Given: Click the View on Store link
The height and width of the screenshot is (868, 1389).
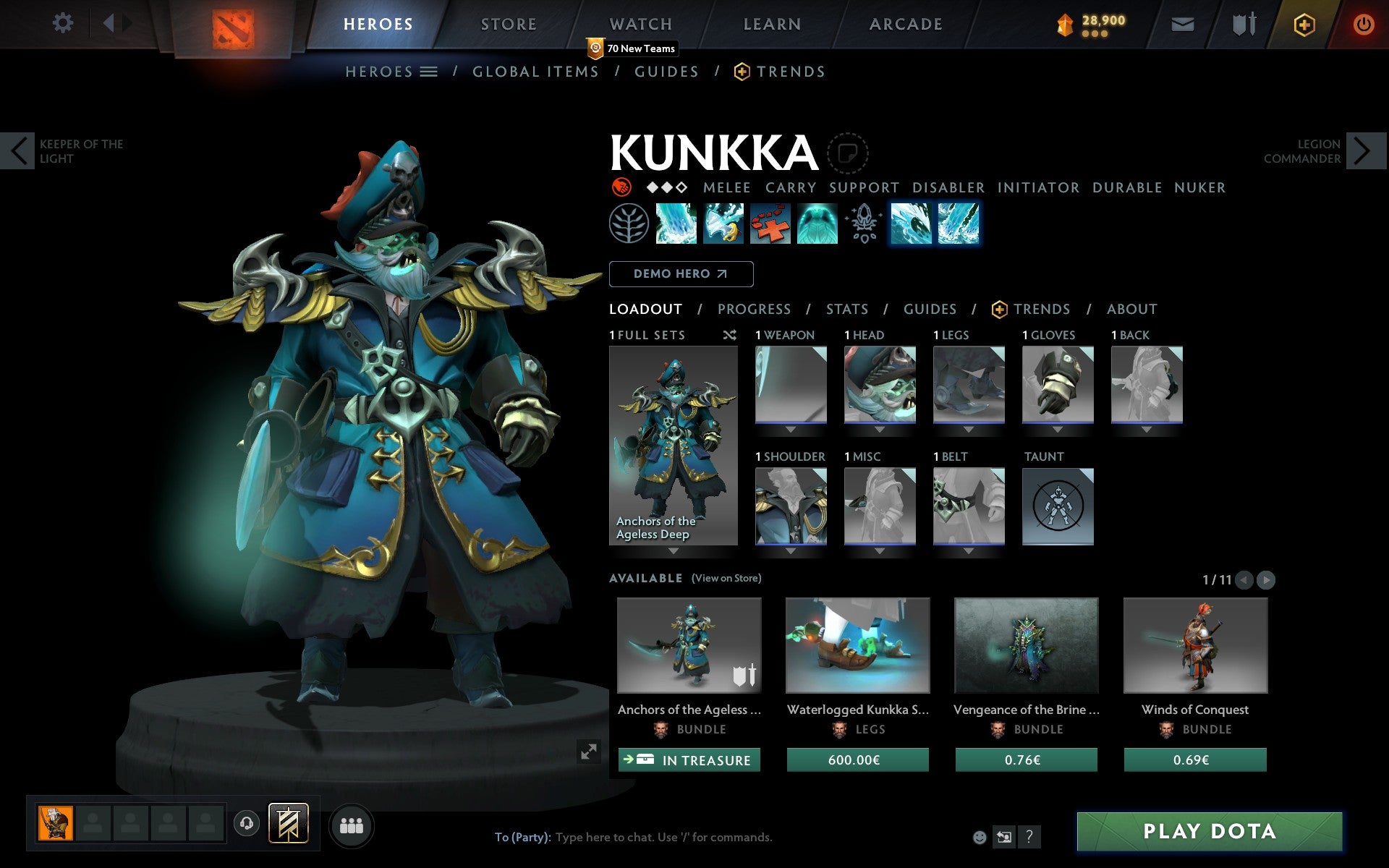Looking at the screenshot, I should 726,579.
